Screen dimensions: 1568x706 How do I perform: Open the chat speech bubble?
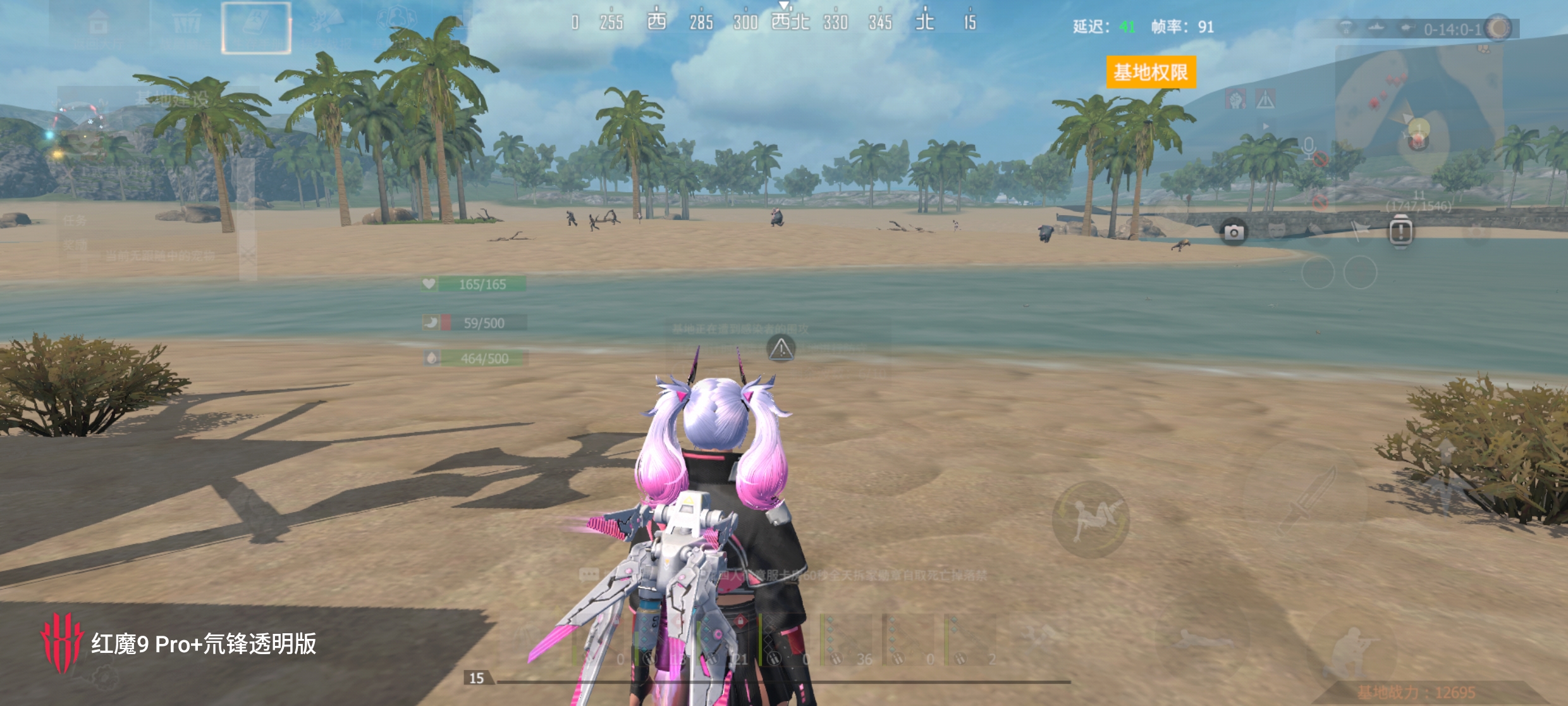click(589, 574)
